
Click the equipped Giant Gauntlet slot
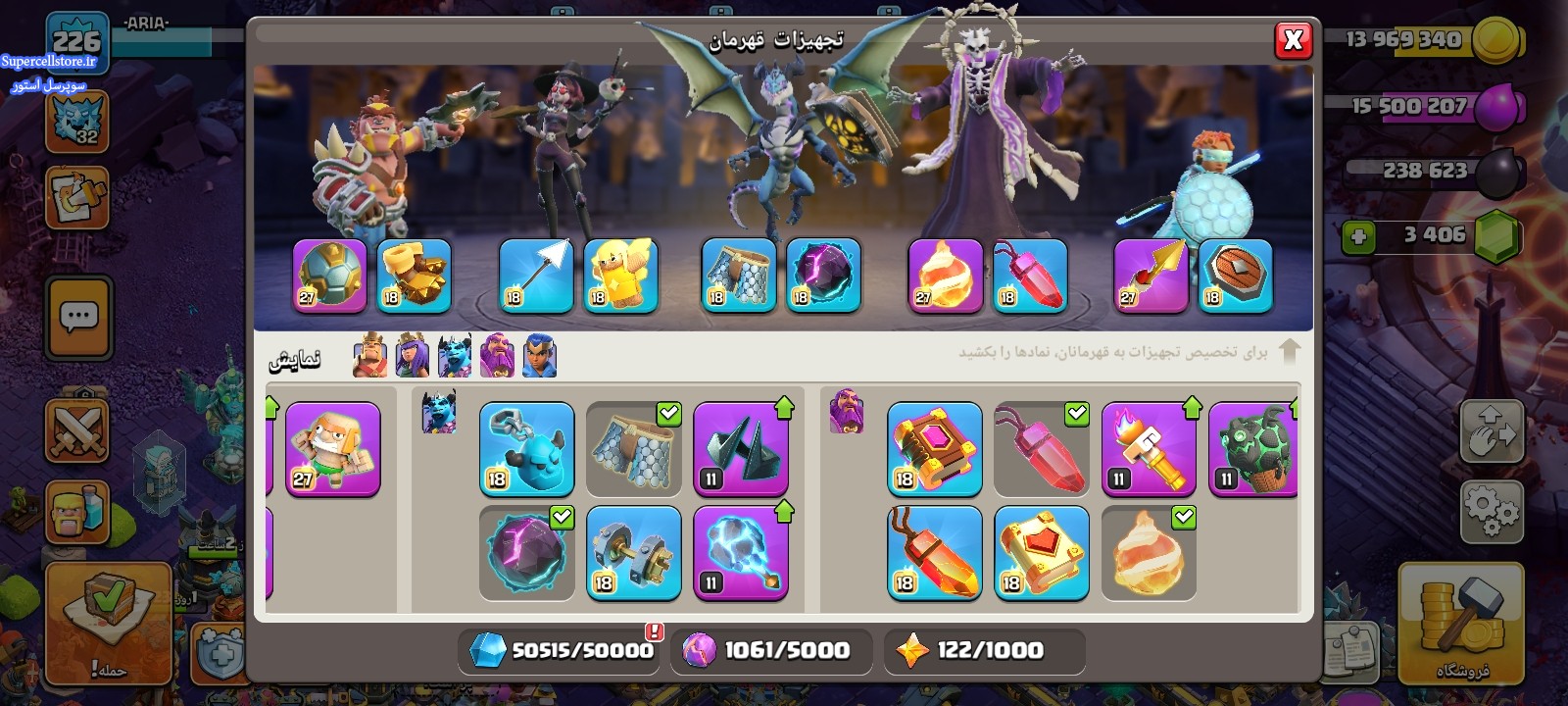(414, 277)
